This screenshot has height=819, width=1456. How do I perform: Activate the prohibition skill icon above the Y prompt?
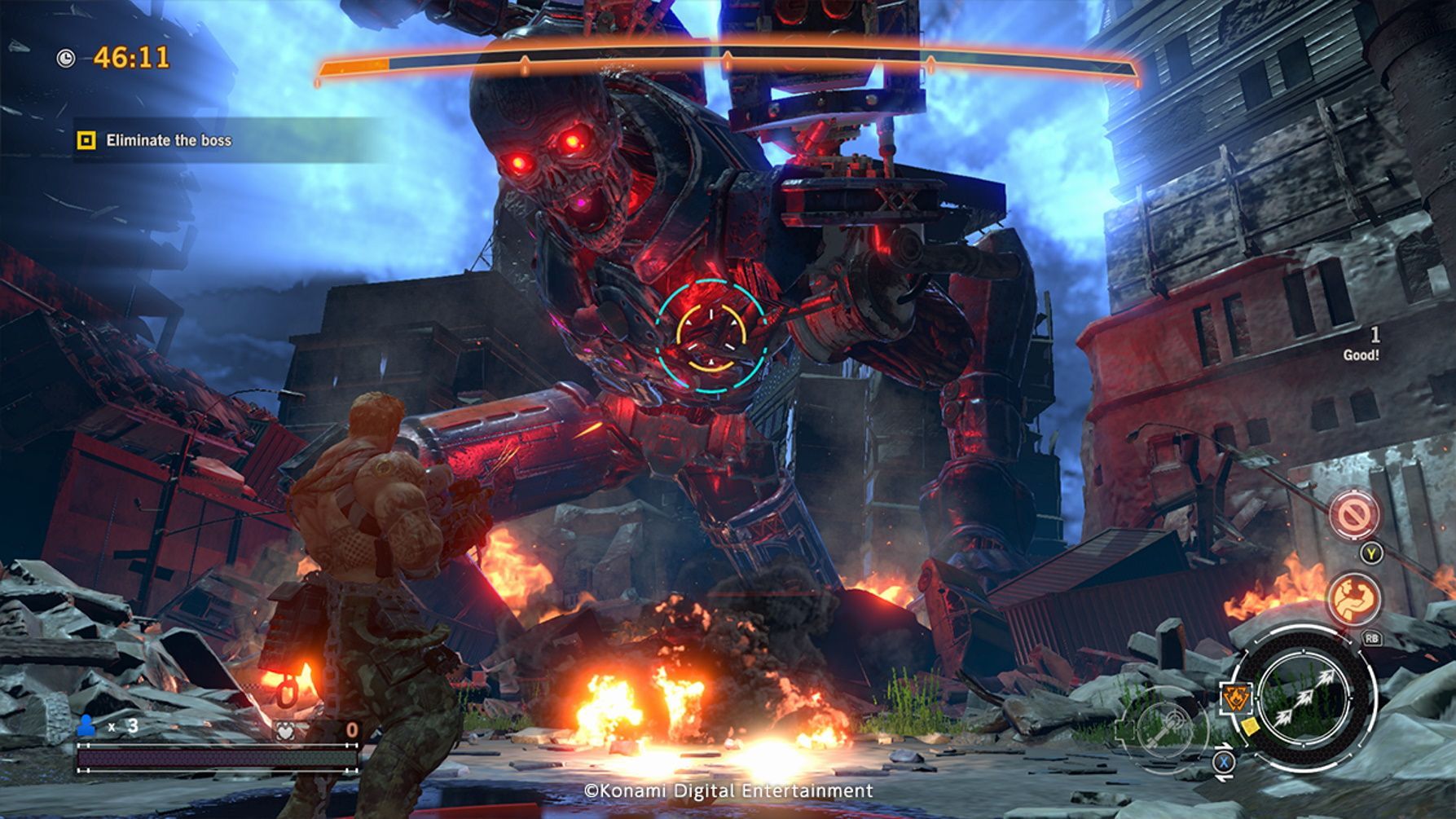[1354, 514]
